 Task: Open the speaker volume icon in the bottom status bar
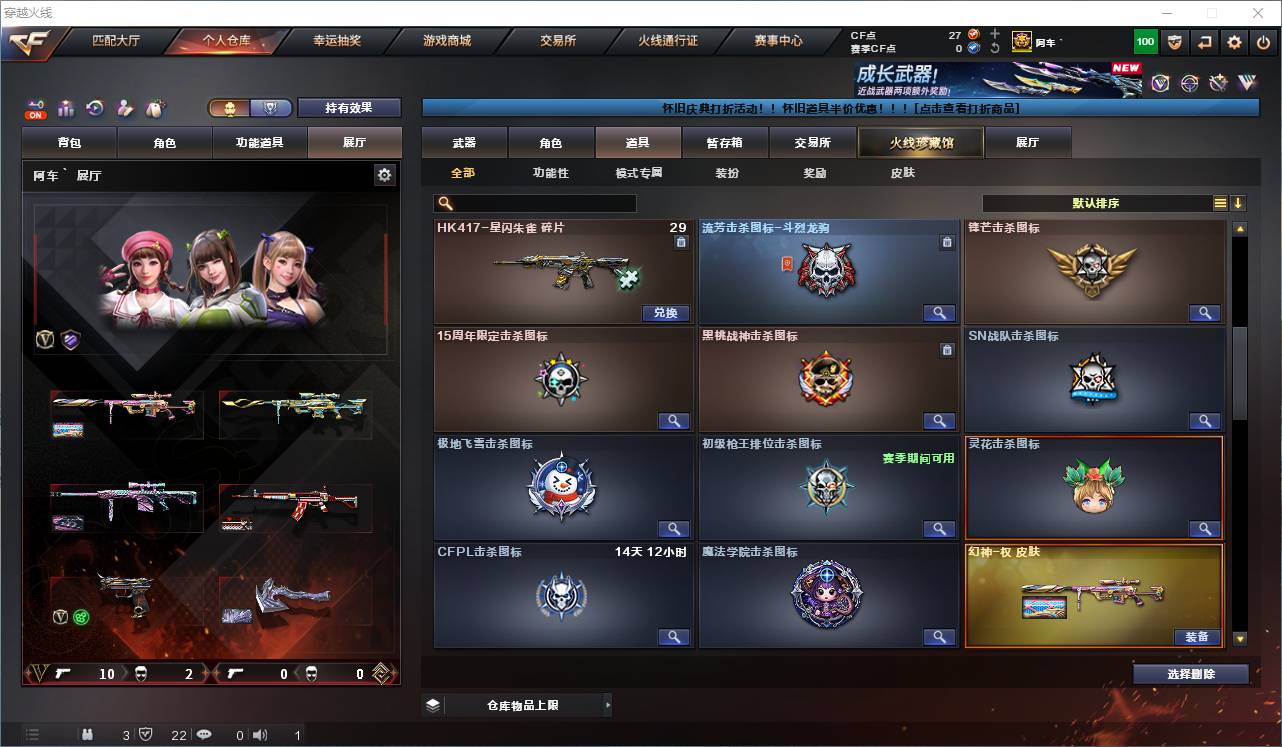point(258,735)
